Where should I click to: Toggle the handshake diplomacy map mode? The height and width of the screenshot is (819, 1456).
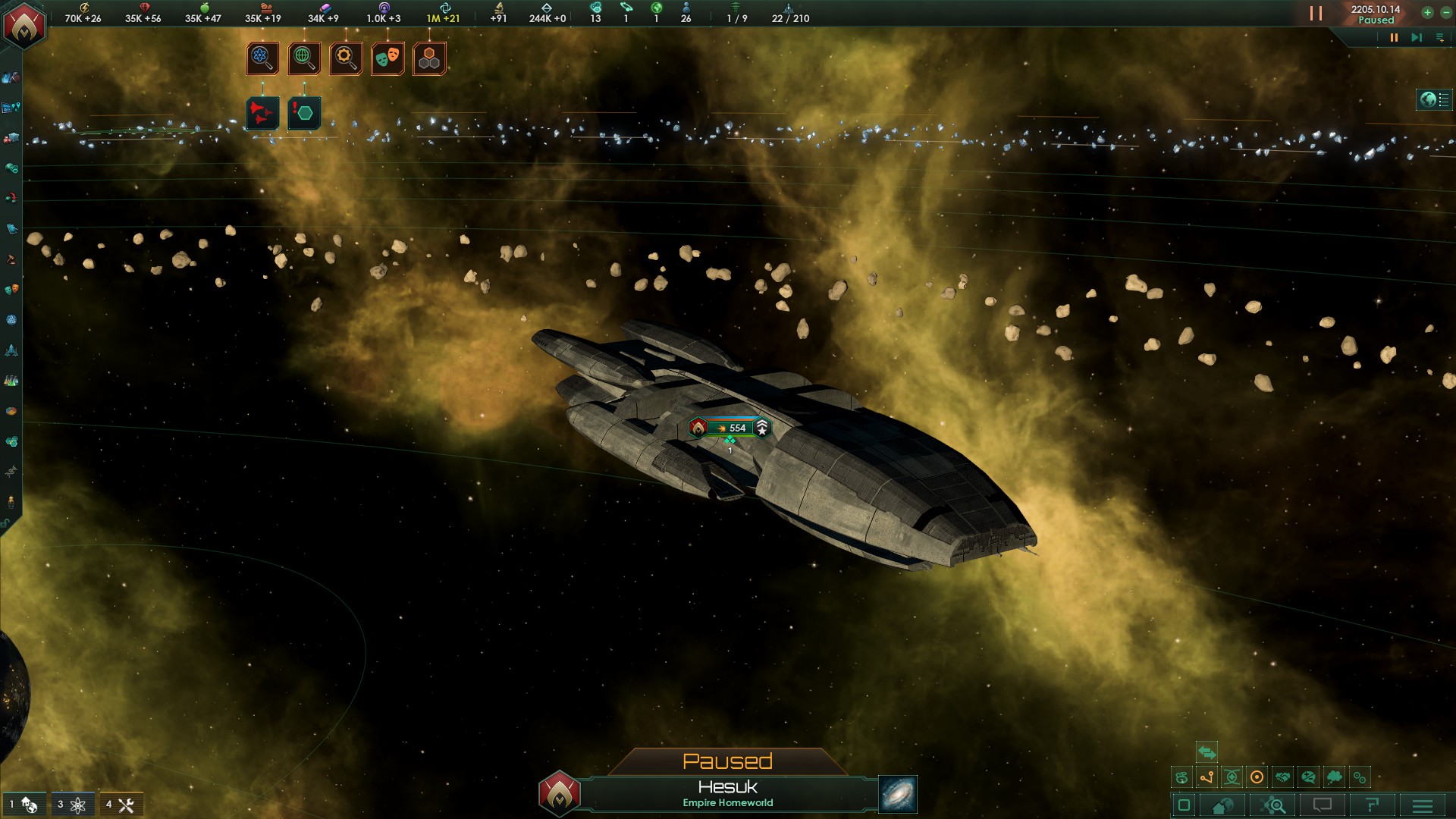click(1282, 777)
